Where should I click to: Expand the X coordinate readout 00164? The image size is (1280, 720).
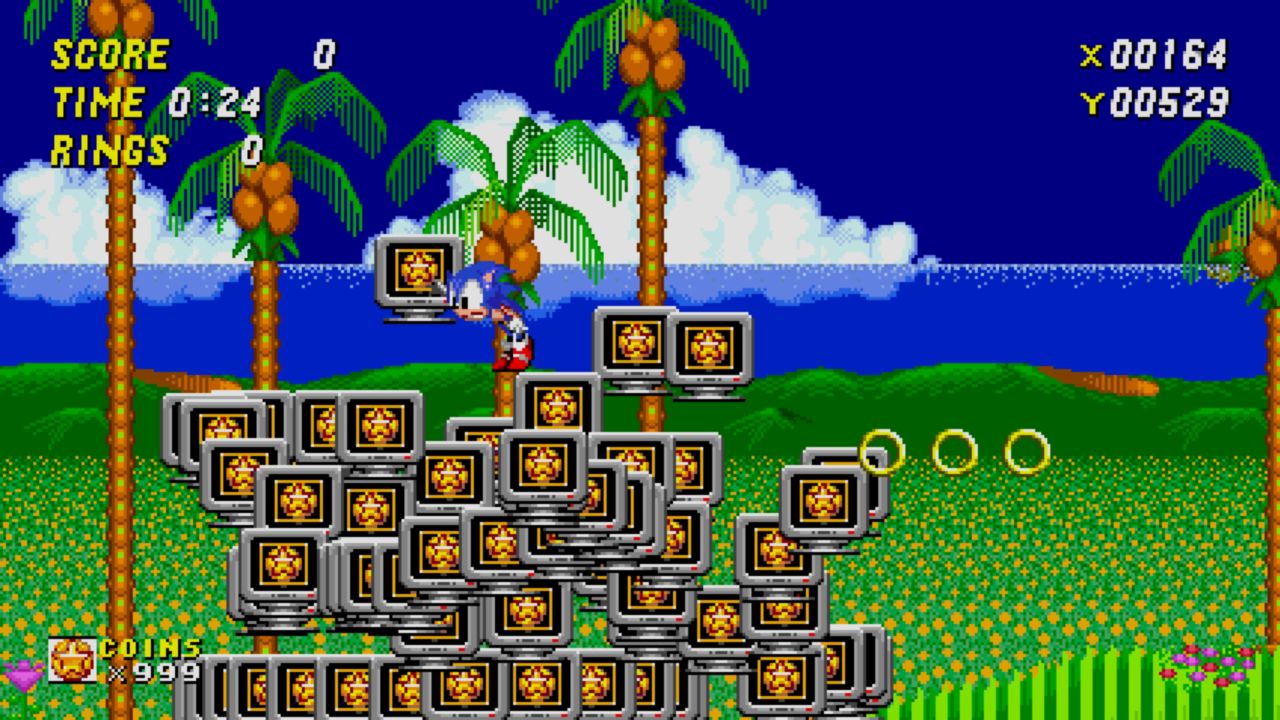click(x=1165, y=57)
